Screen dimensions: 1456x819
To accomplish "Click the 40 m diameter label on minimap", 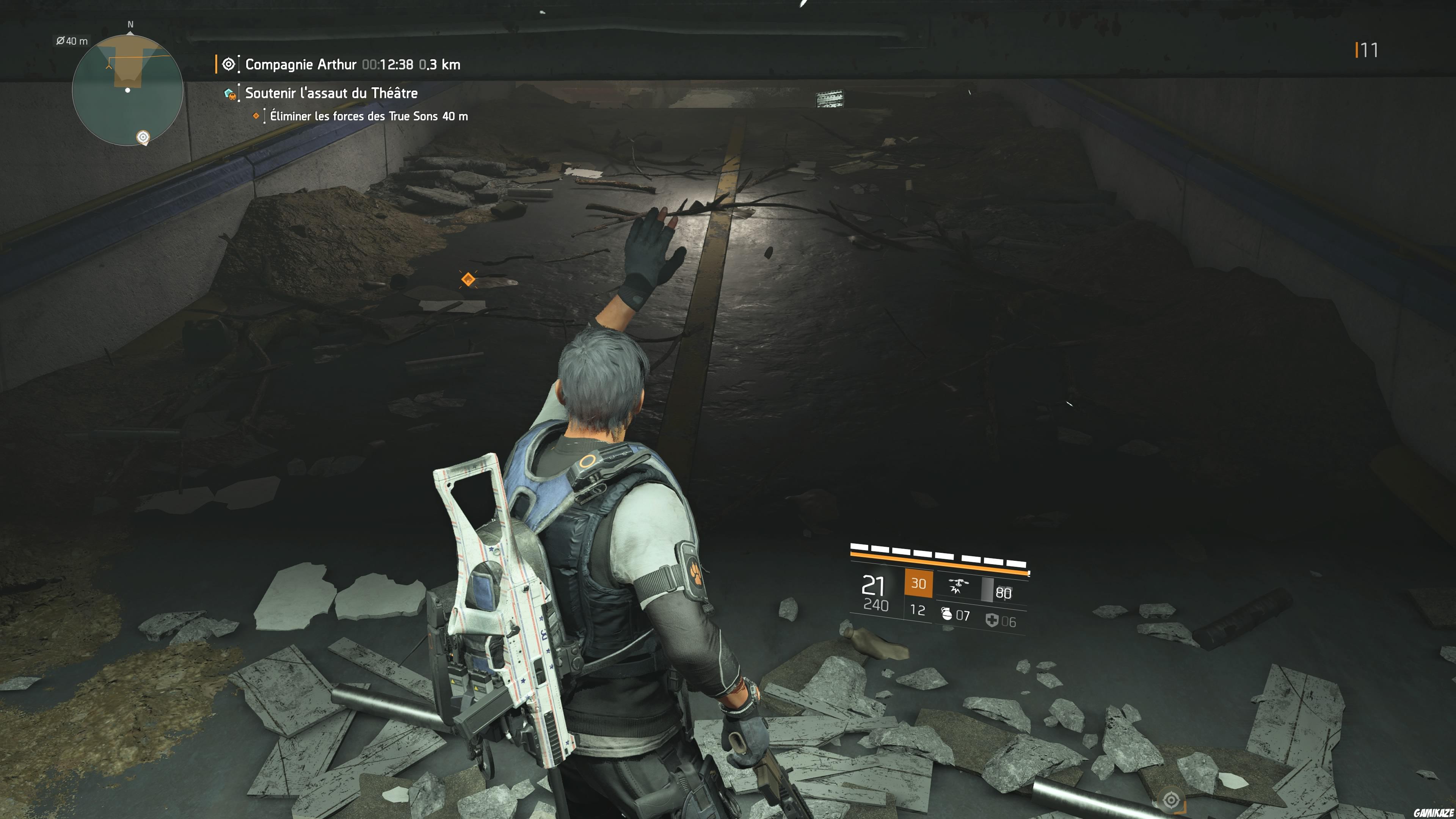I will coord(72,41).
